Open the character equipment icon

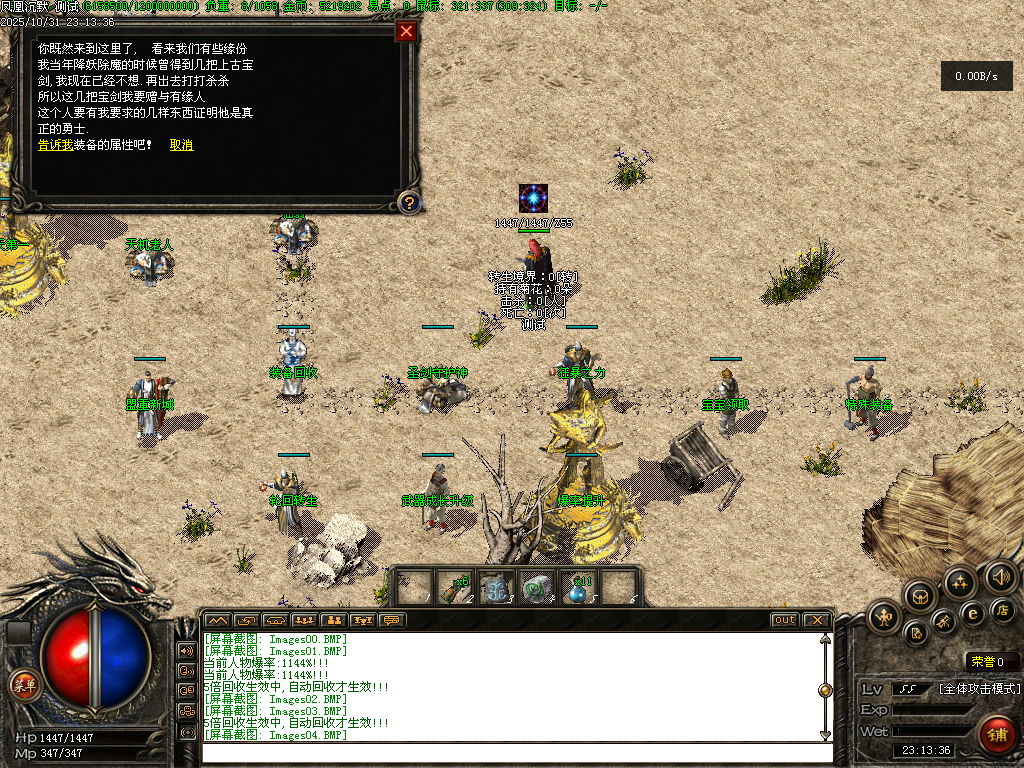[885, 617]
